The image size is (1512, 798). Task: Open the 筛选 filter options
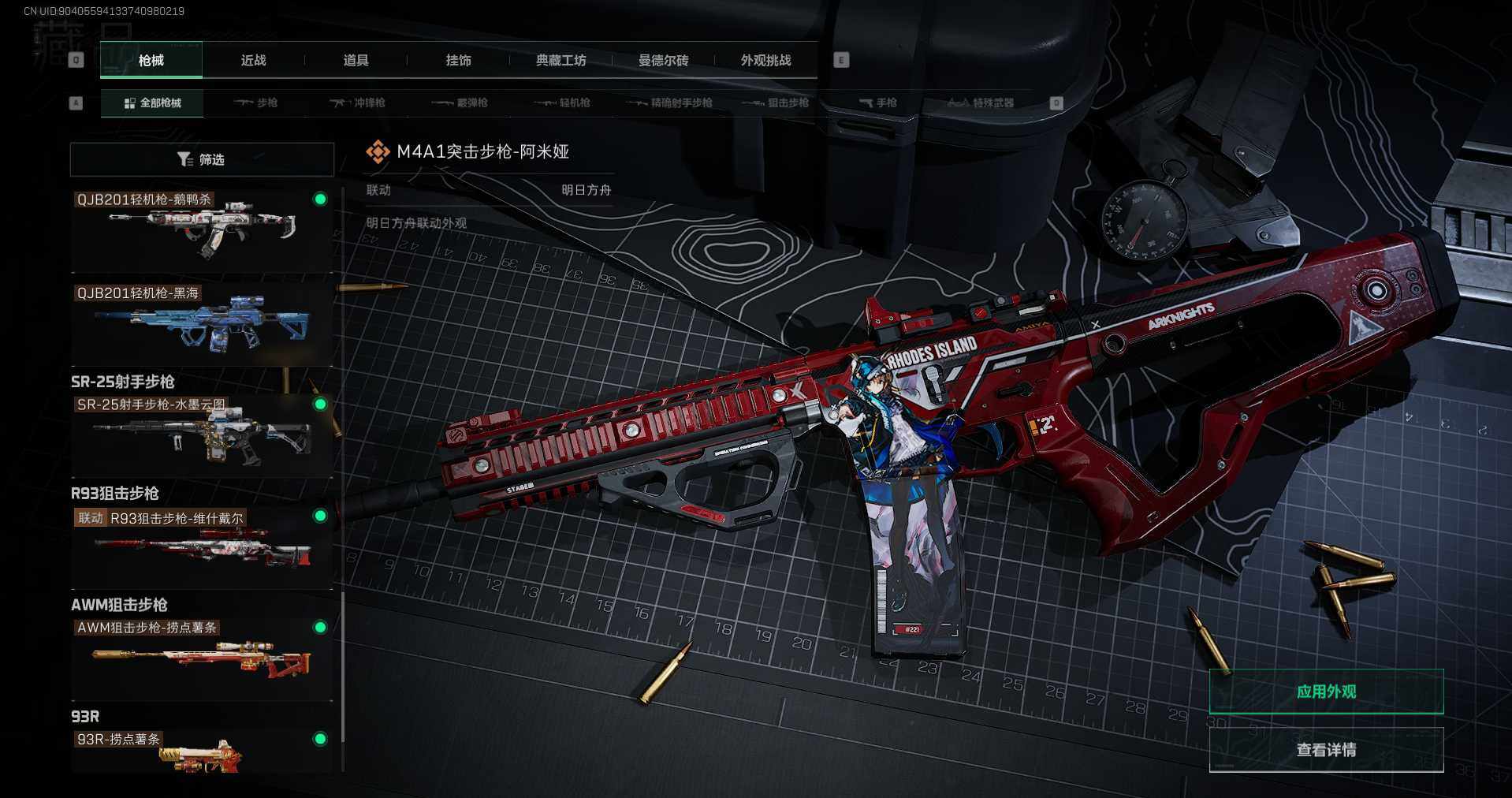pyautogui.click(x=202, y=159)
